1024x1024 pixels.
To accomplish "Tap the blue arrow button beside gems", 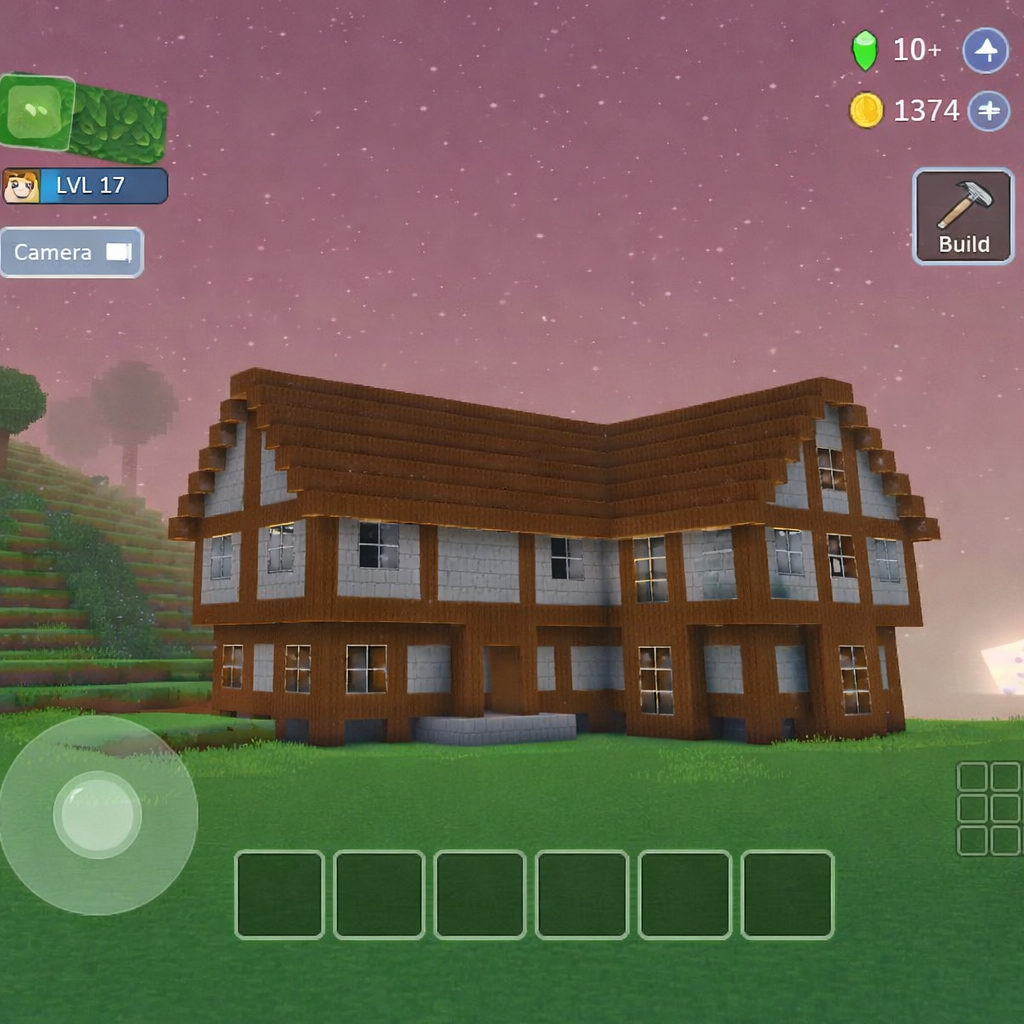I will point(985,50).
